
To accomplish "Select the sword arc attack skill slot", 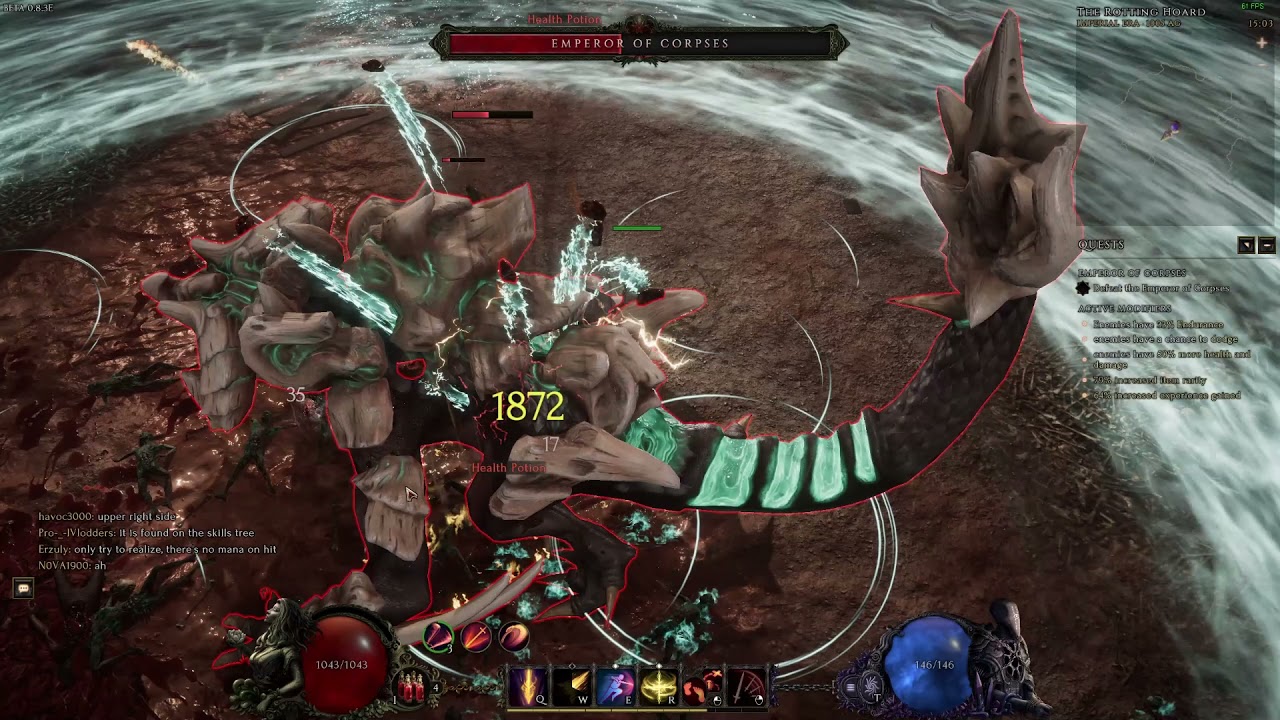I will coord(747,686).
